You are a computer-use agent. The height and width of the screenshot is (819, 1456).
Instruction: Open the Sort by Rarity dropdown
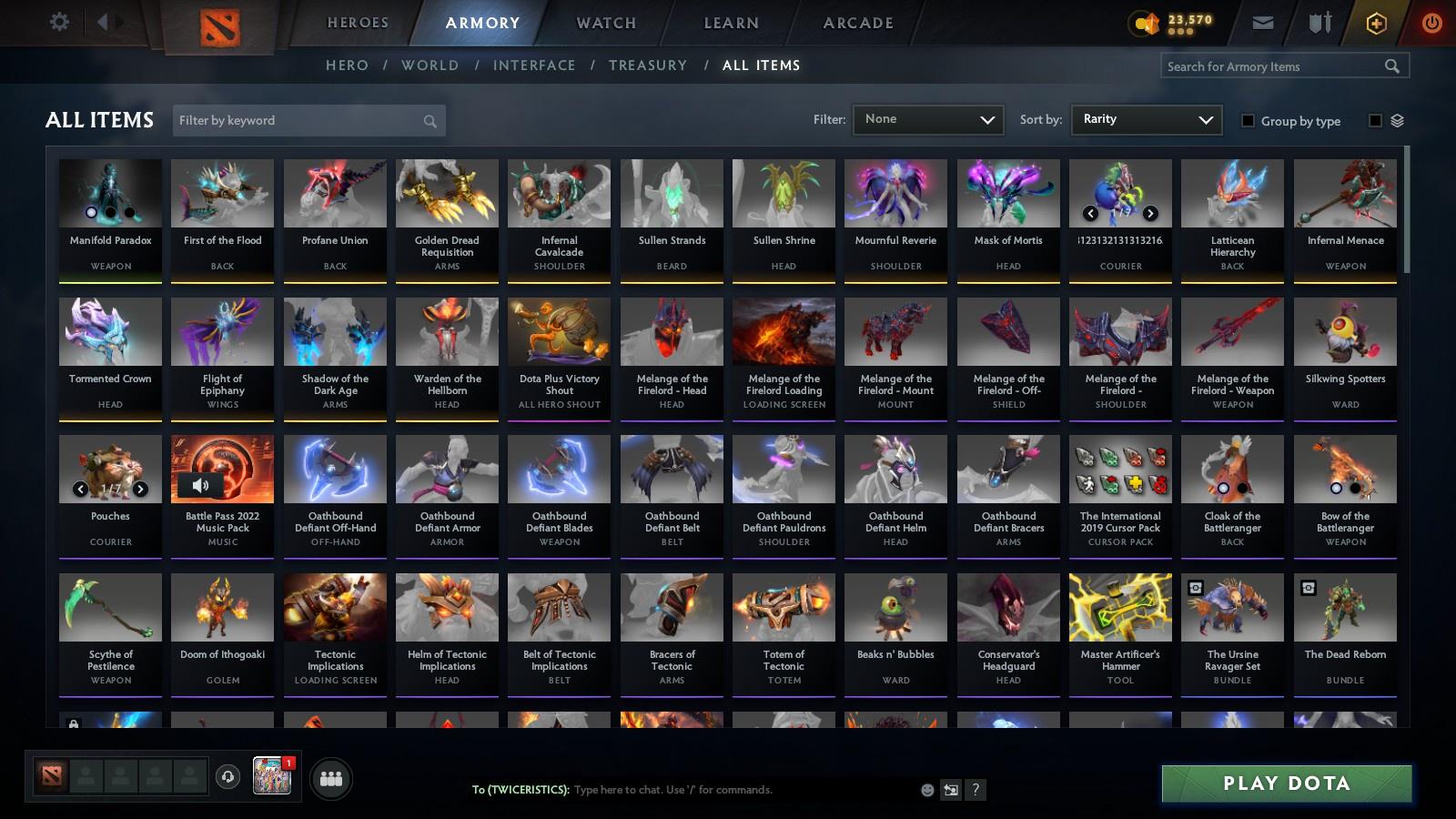[1146, 119]
